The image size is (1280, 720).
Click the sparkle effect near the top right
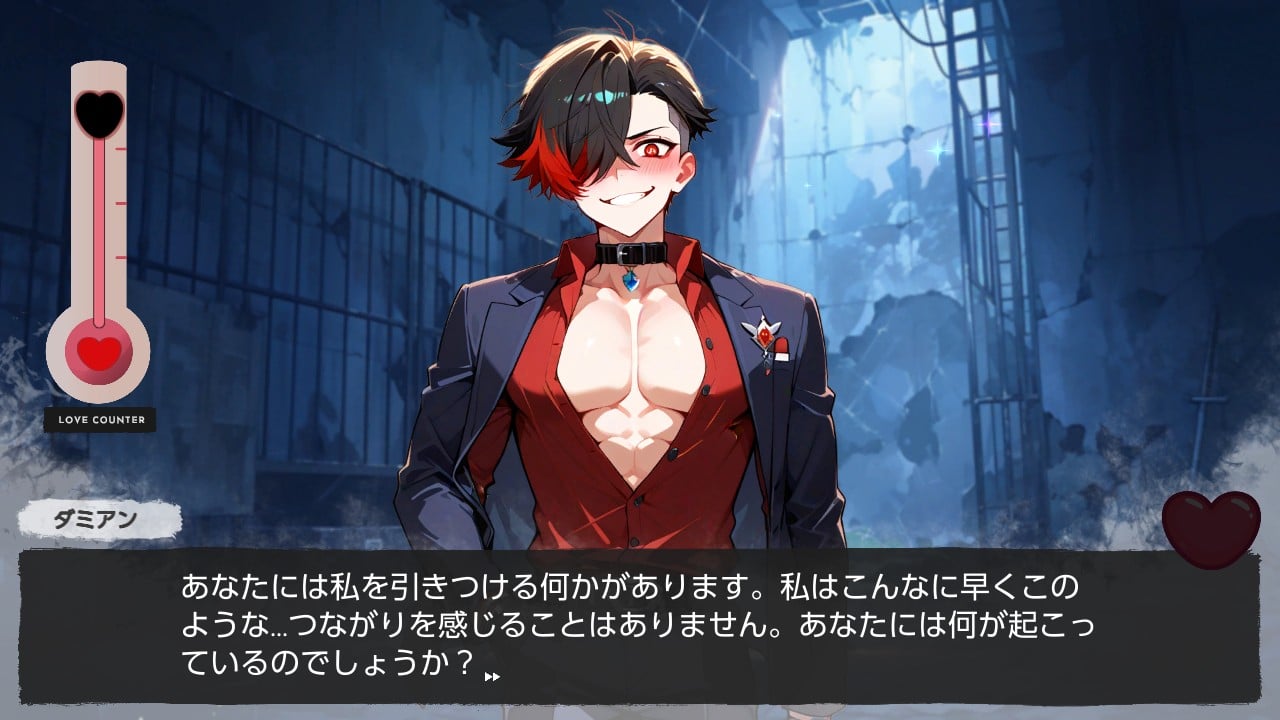tap(987, 126)
